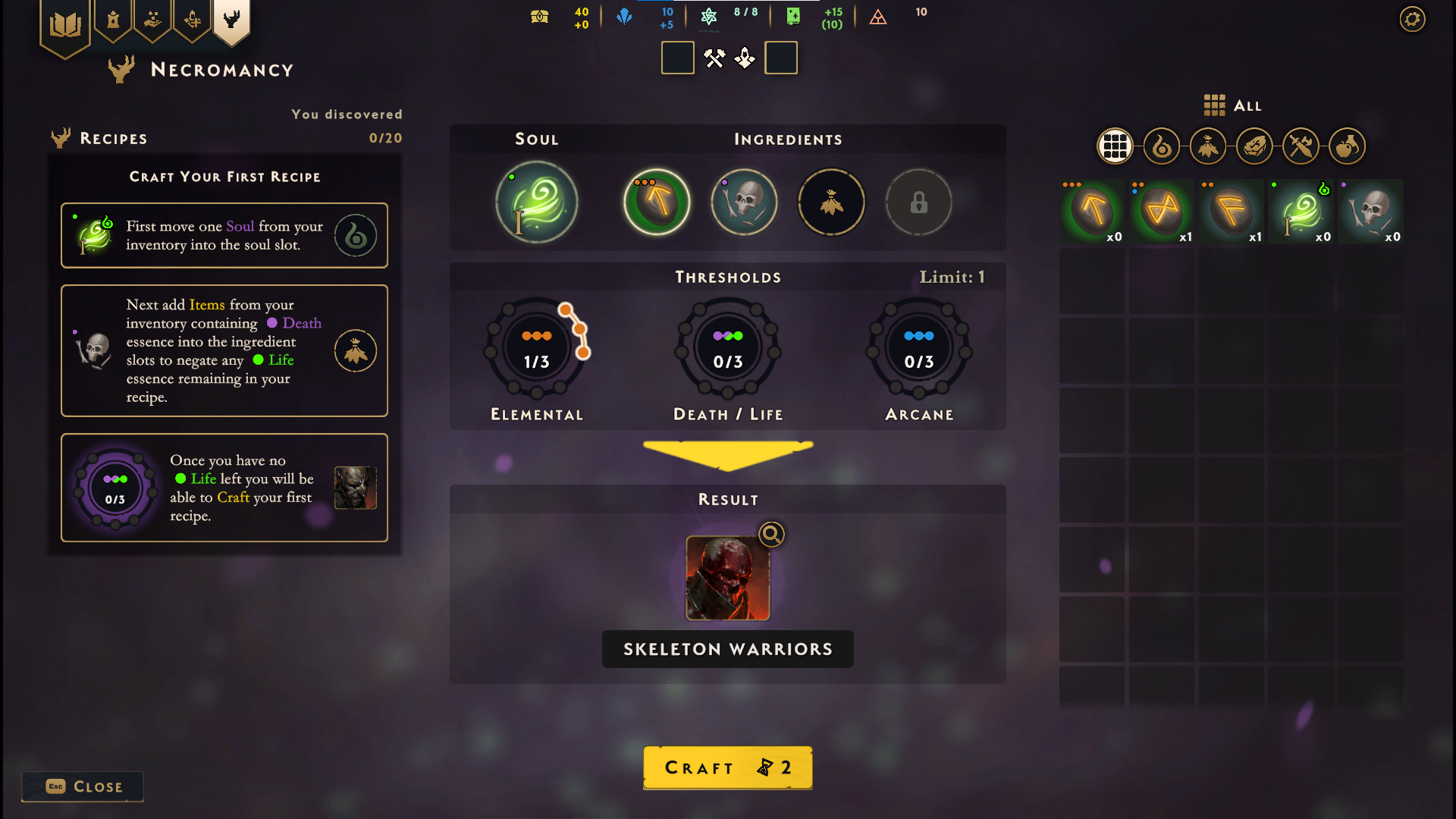The width and height of the screenshot is (1456, 819).
Task: Select the skull ingredient slot
Action: coord(744,202)
